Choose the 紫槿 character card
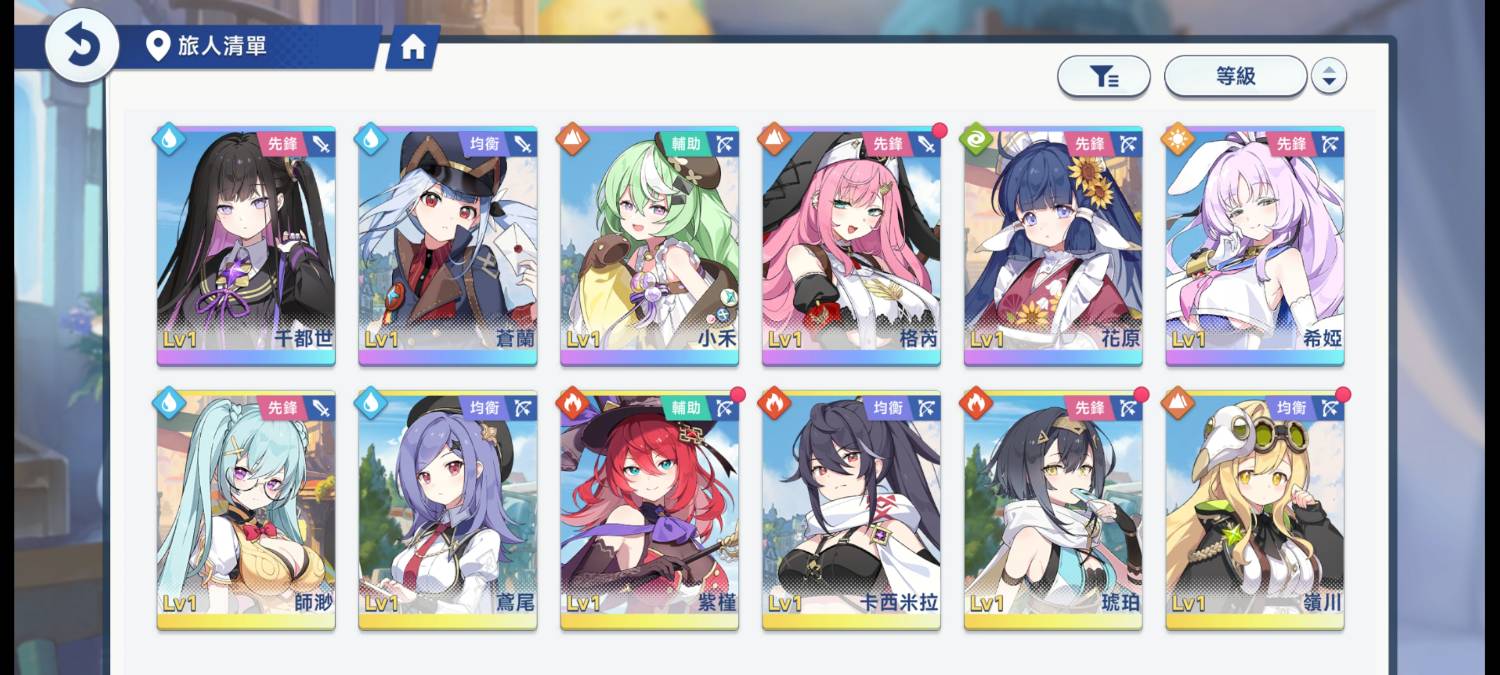This screenshot has height=675, width=1500. coord(649,510)
